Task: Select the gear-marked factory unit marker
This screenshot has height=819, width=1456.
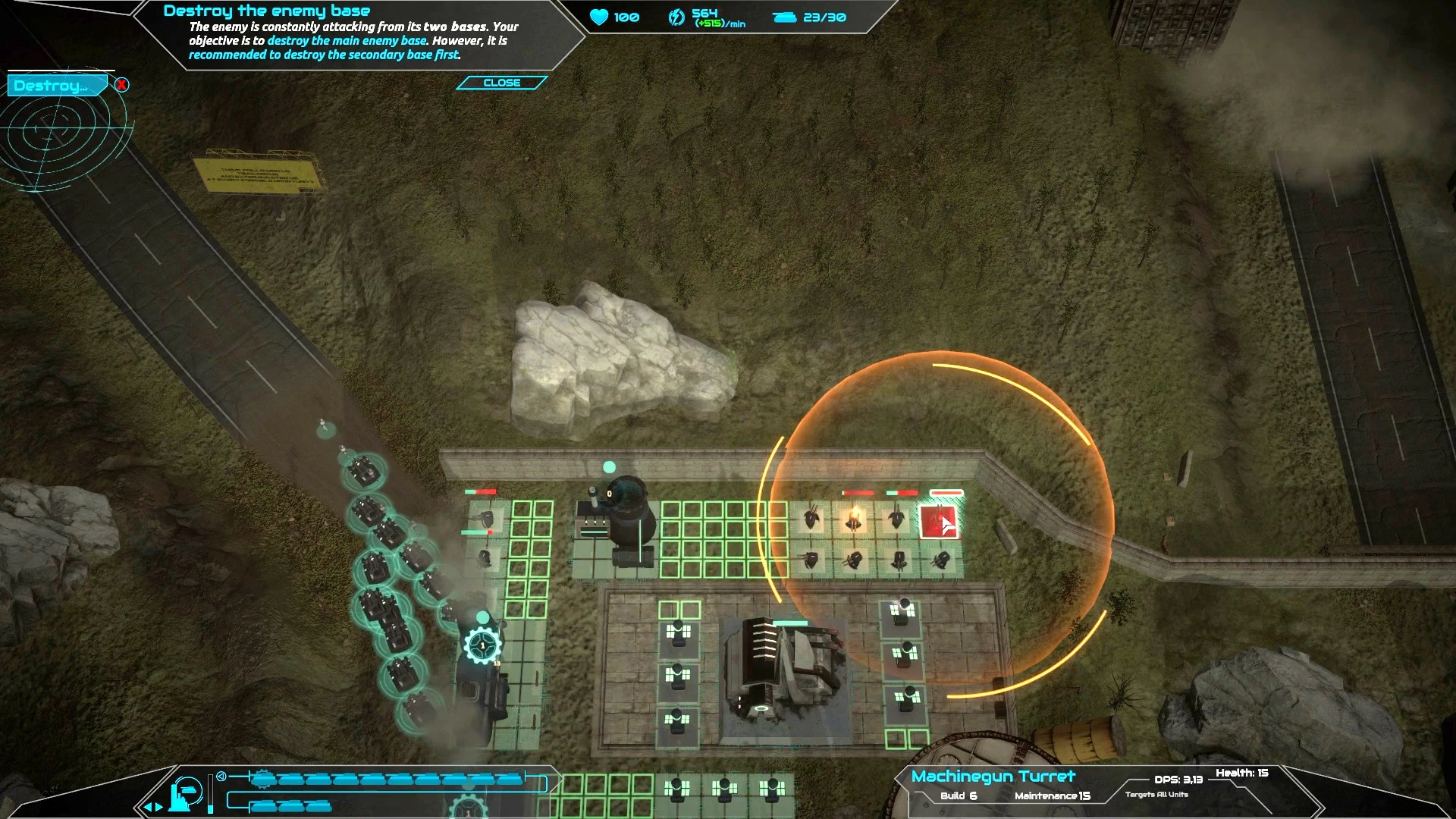Action: point(482,646)
